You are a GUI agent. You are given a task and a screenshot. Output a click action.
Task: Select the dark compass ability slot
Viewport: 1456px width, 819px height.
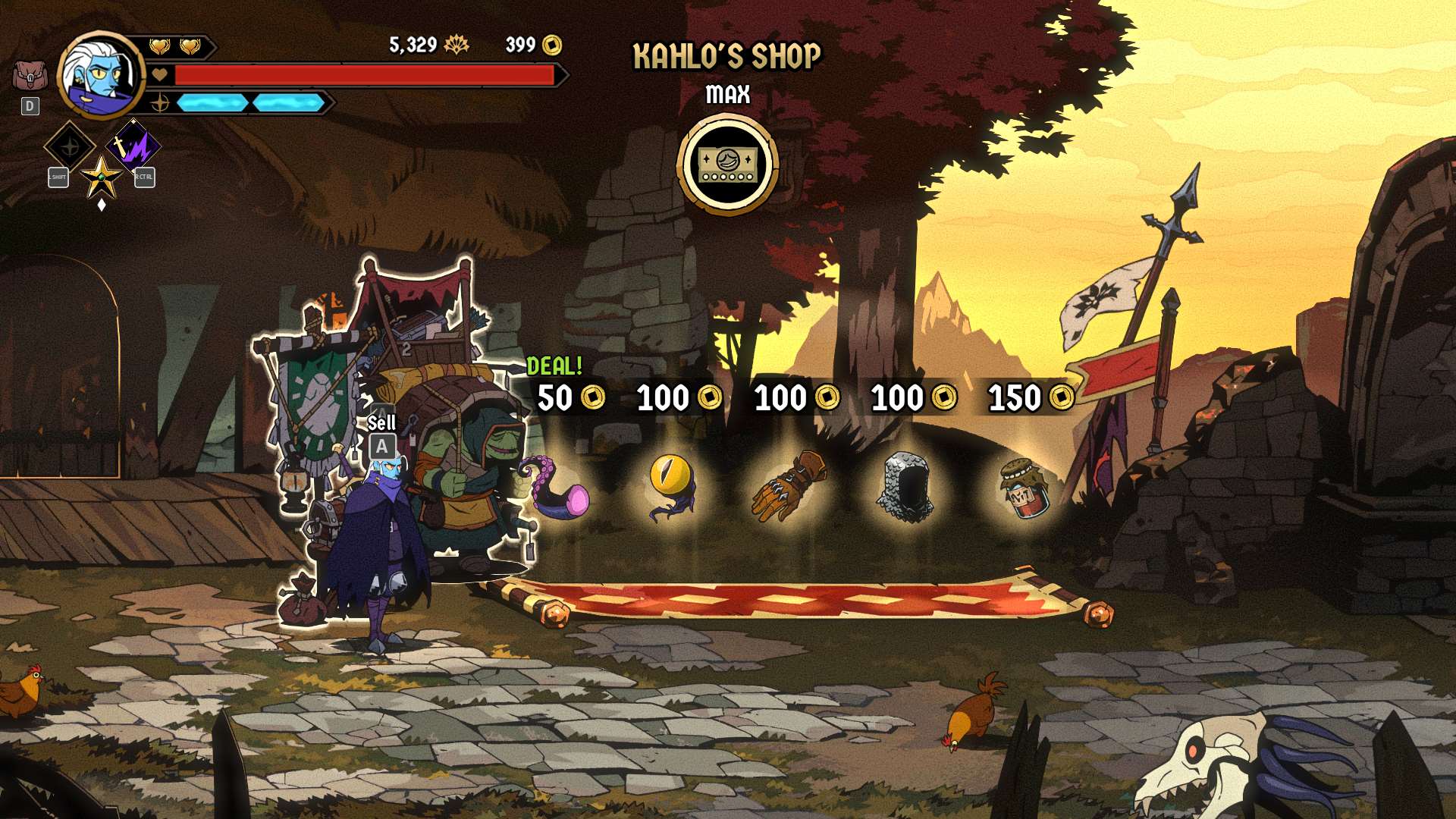tap(70, 146)
